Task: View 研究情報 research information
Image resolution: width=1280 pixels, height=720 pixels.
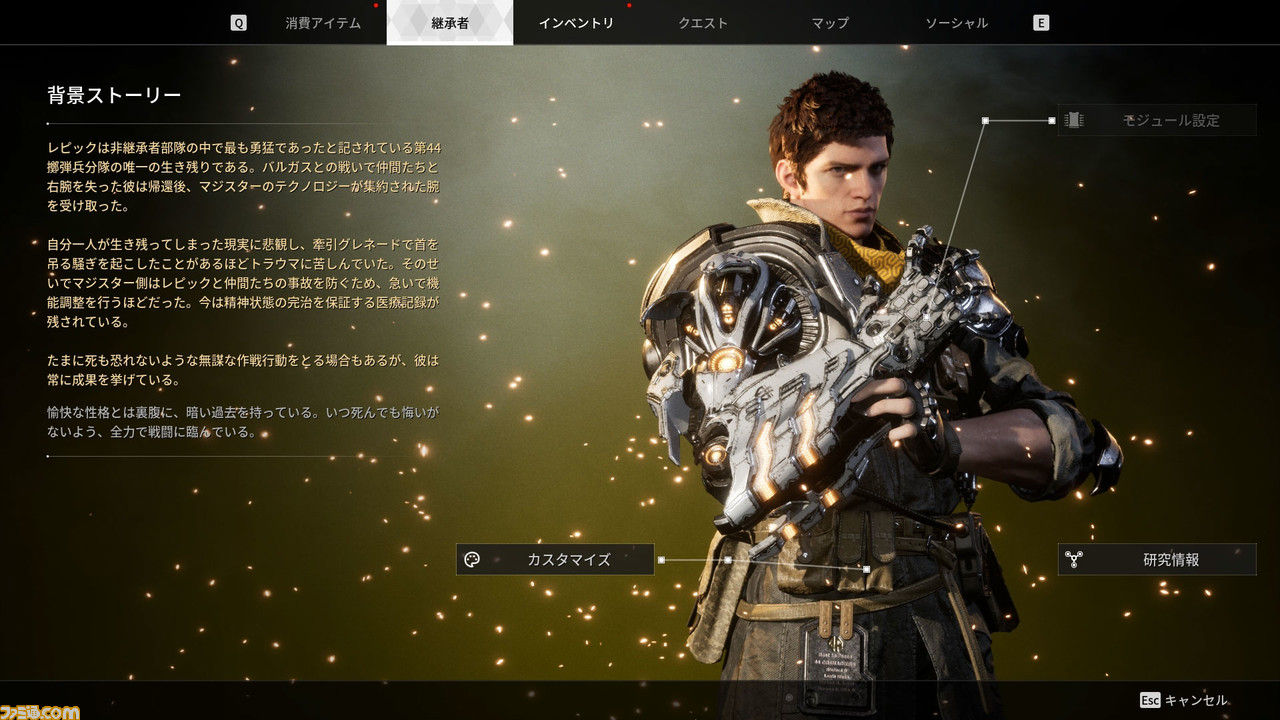Action: [x=1157, y=560]
